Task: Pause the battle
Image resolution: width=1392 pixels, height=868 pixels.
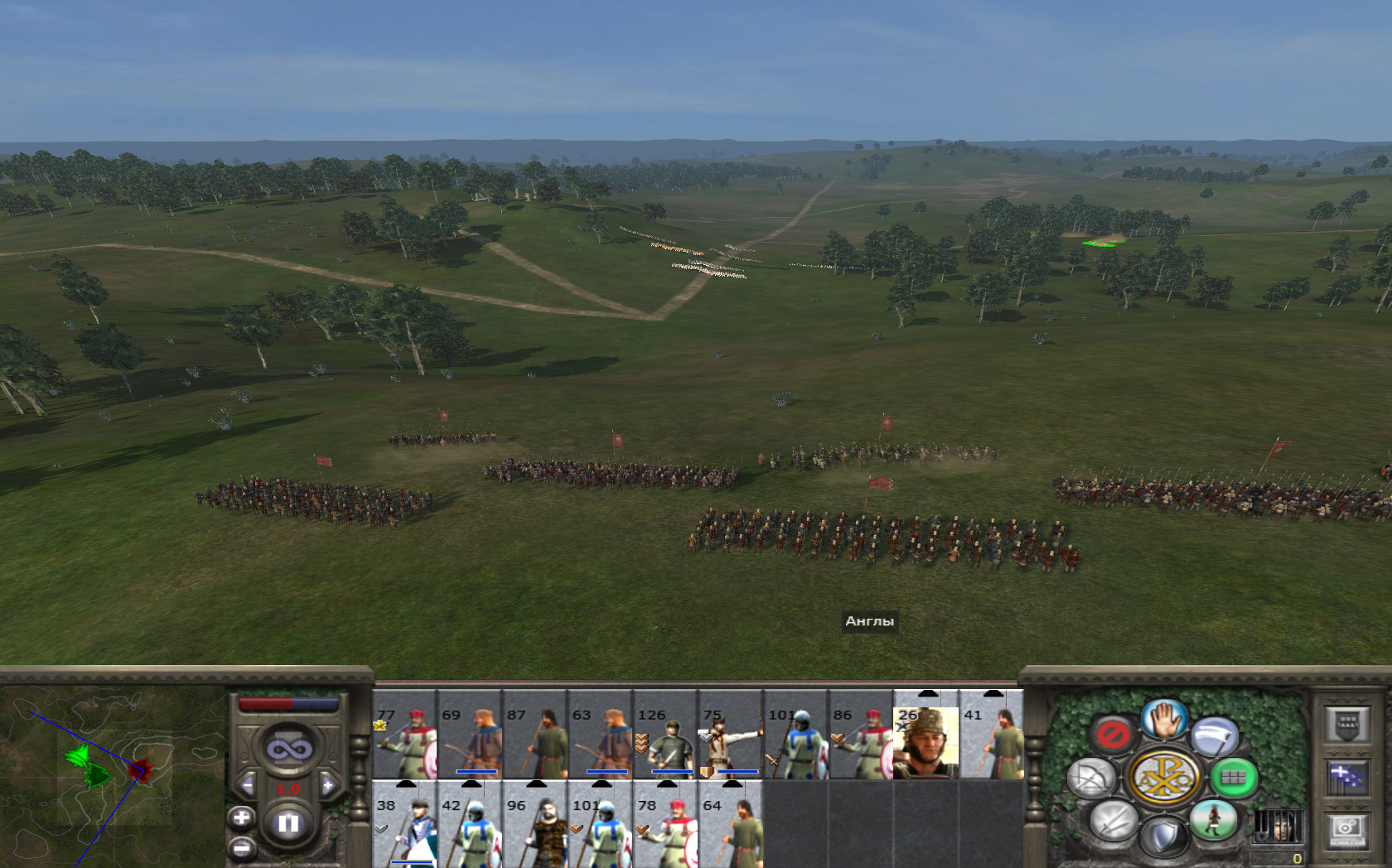Action: pyautogui.click(x=288, y=822)
